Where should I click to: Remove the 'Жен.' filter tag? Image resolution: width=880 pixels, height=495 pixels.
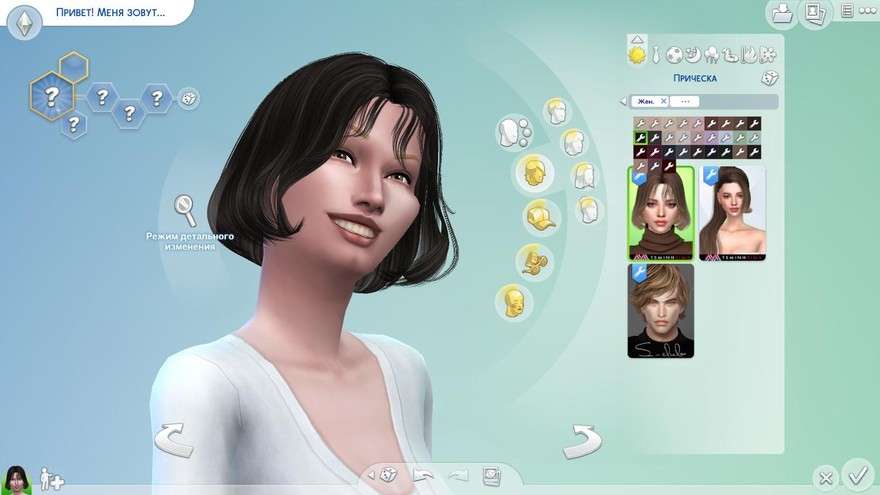[663, 101]
